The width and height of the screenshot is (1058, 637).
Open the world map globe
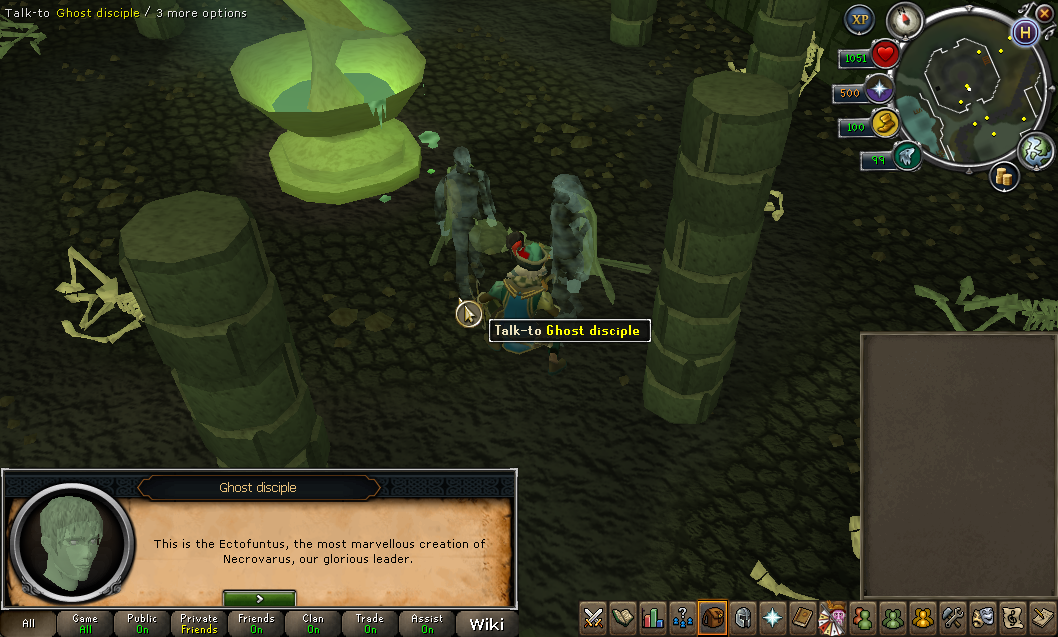tap(1036, 150)
